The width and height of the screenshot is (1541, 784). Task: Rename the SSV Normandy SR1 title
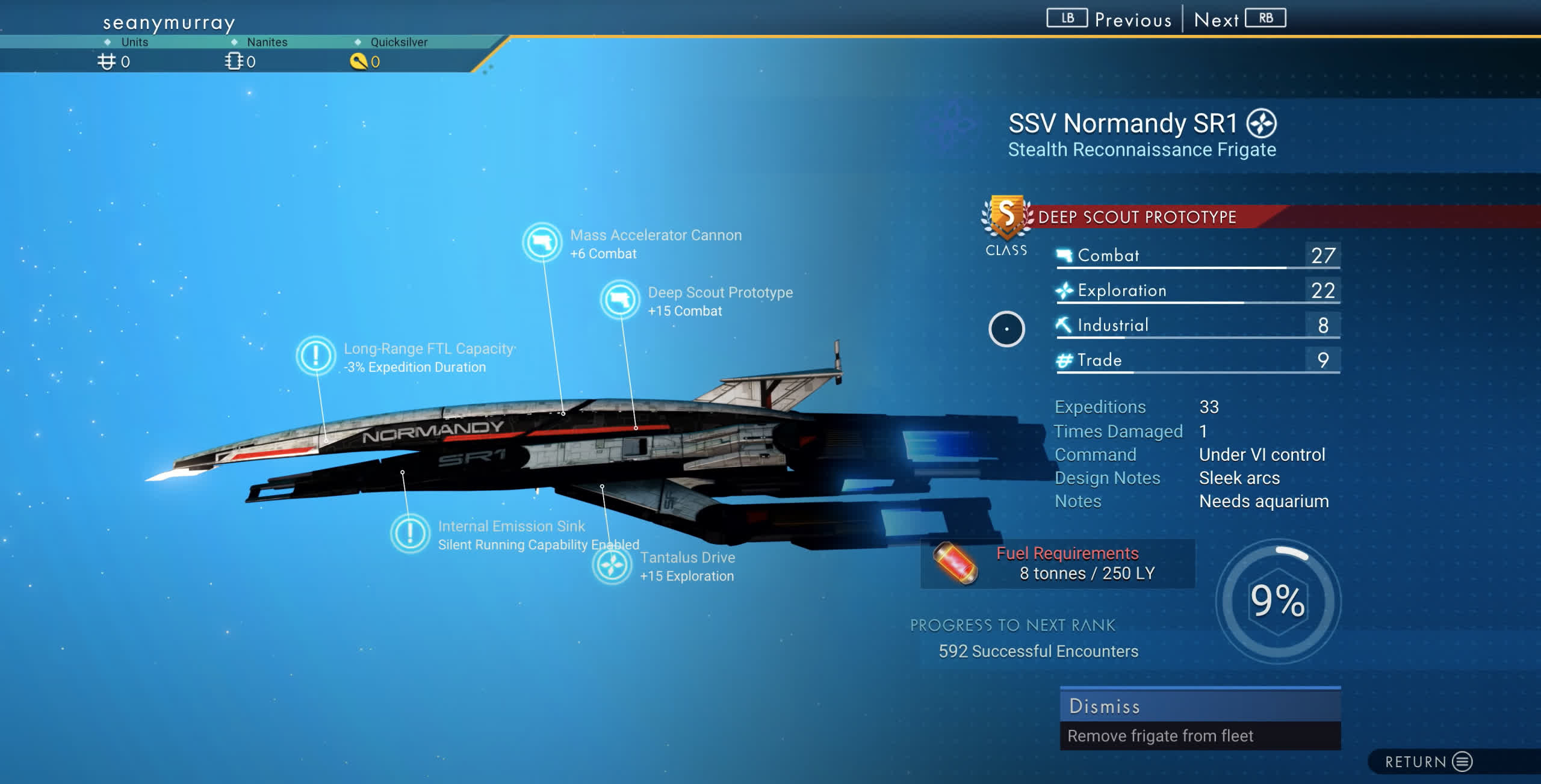pyautogui.click(x=1122, y=123)
